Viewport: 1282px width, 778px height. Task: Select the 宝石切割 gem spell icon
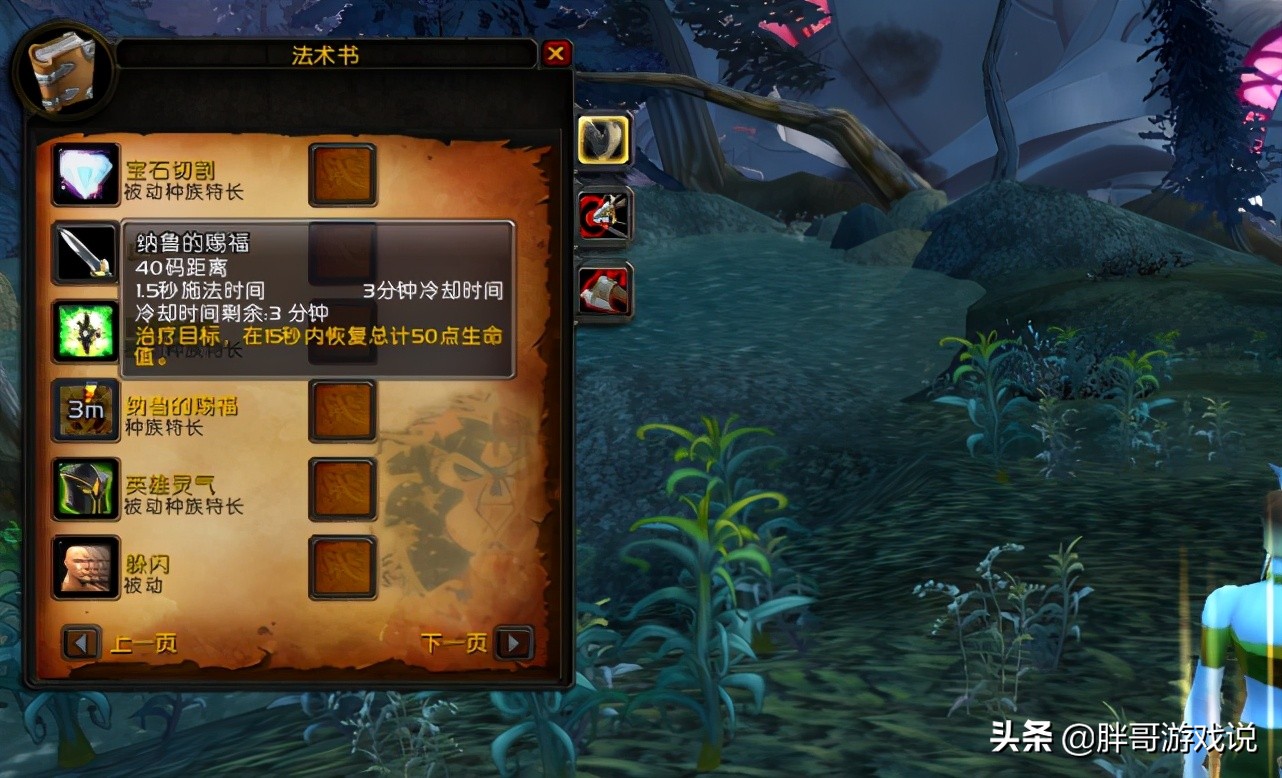click(x=86, y=176)
